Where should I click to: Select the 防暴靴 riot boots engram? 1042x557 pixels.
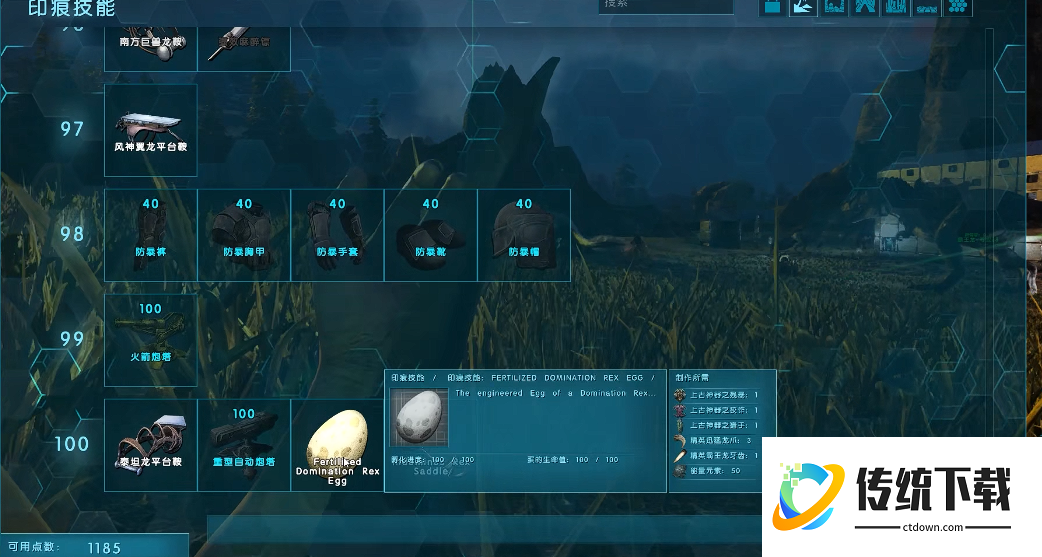430,235
